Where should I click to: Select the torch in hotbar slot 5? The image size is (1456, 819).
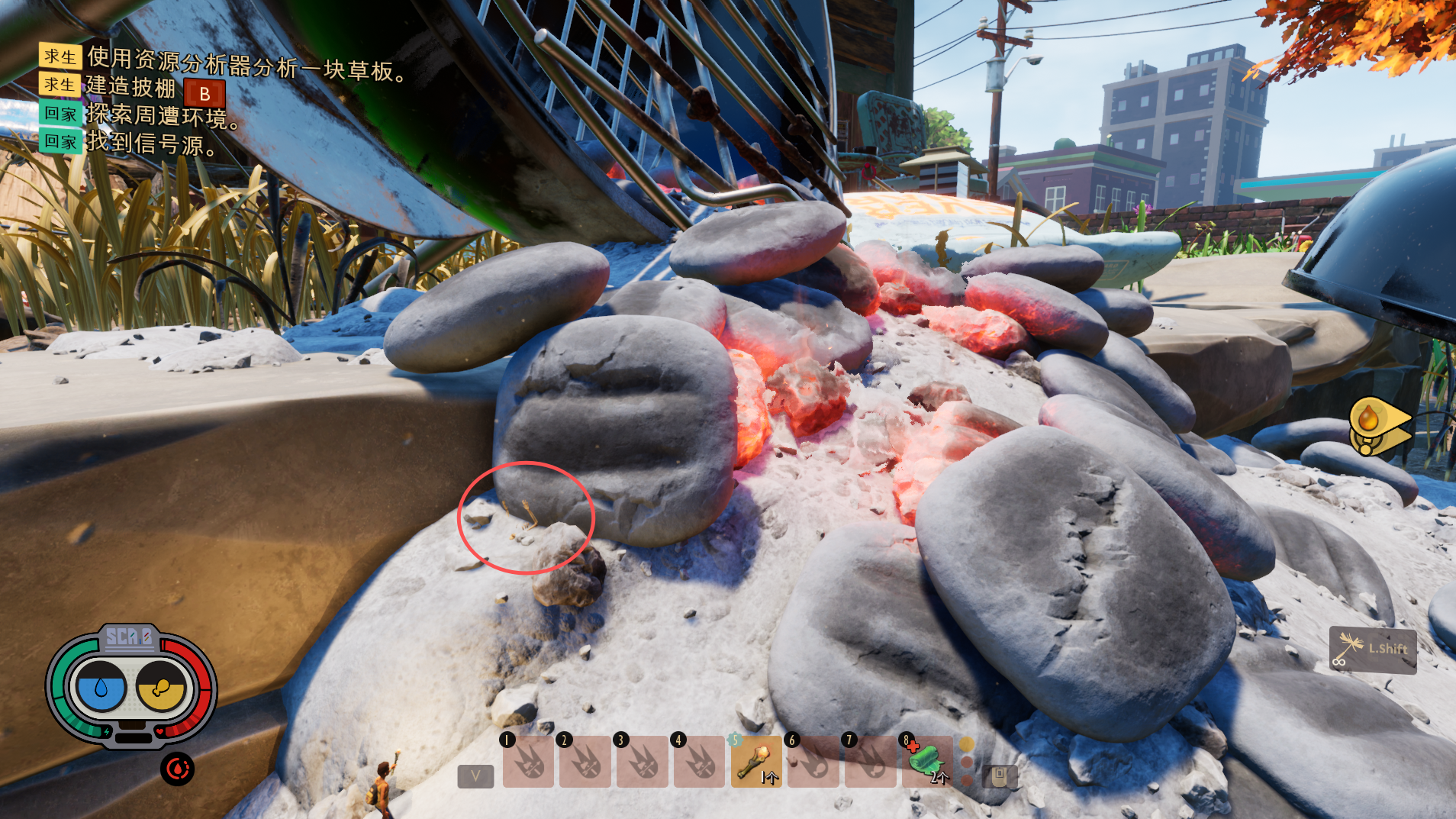pos(755,761)
